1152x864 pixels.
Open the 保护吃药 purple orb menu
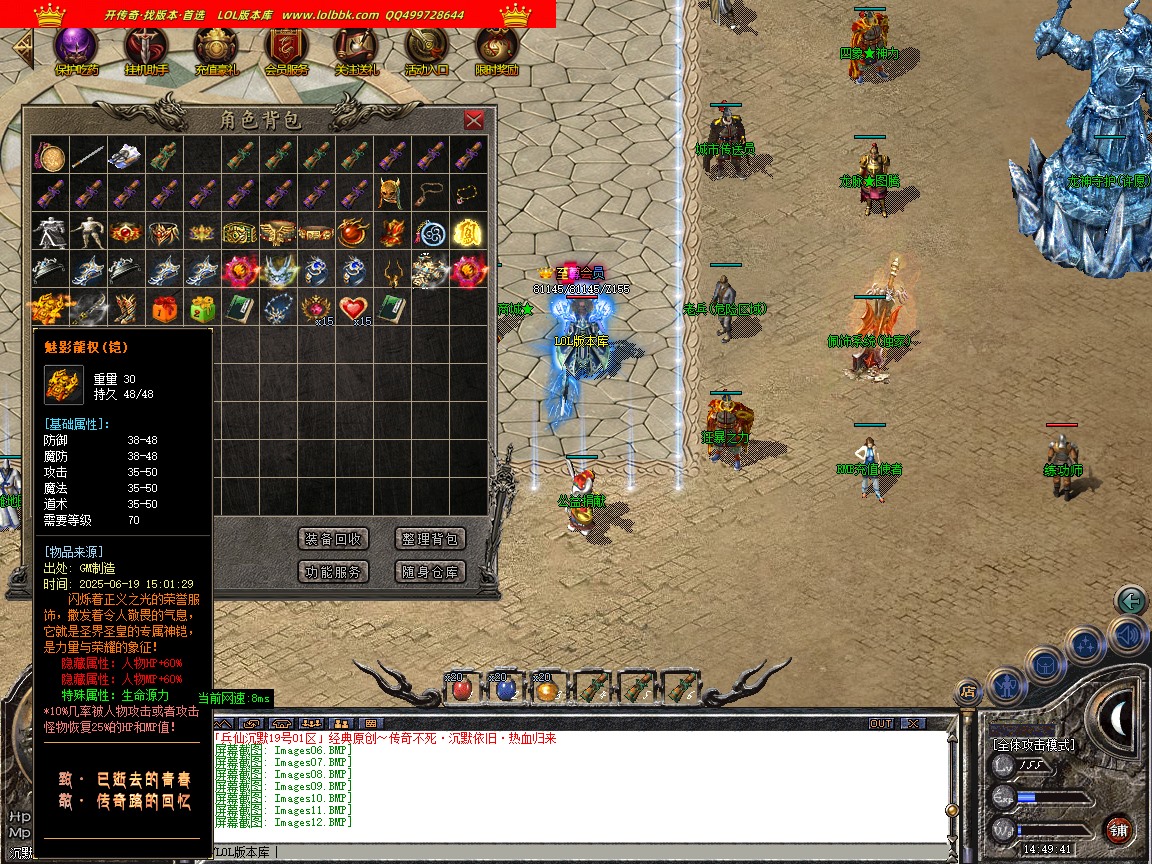pos(76,47)
